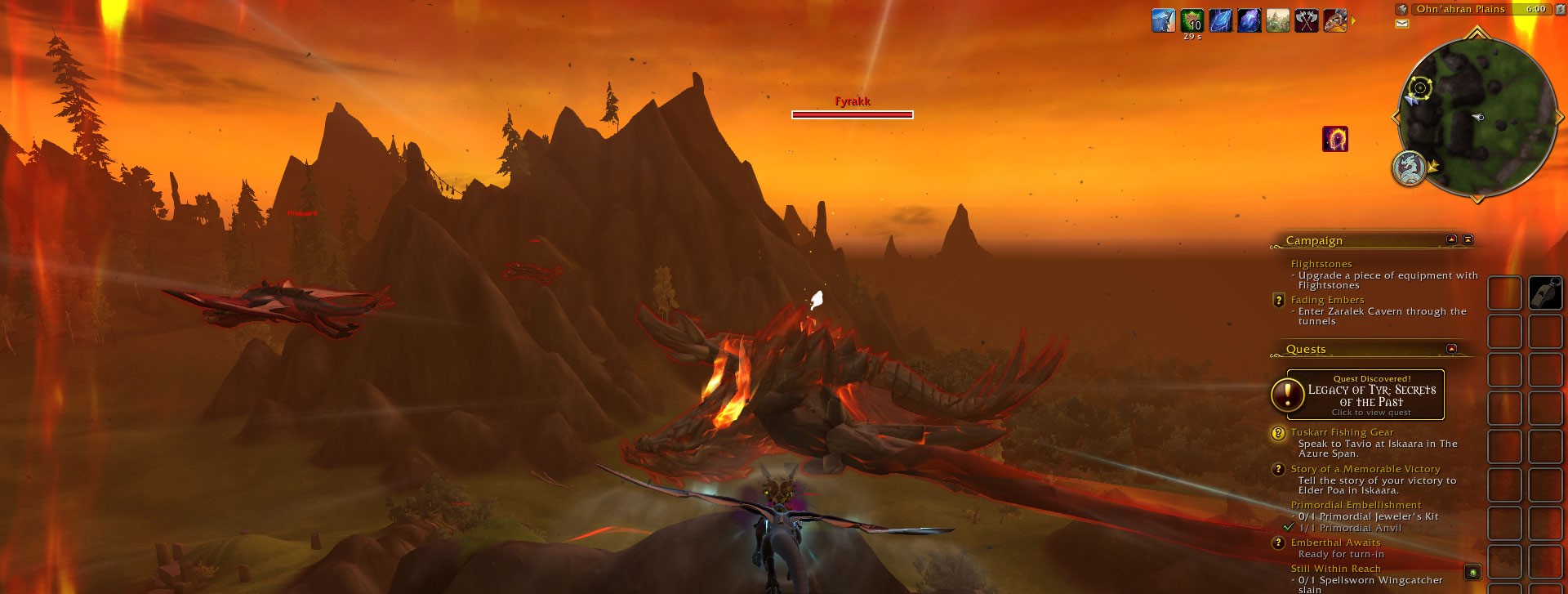Toggle the minimap tracking filter button
Screen dimensions: 1568x594
1401,9
